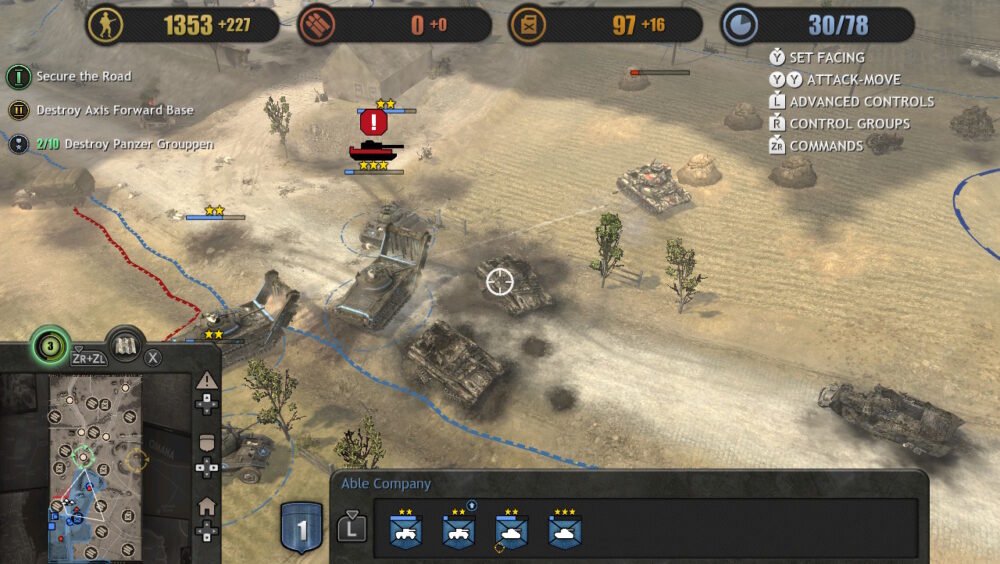Choose the three-star tank unit card
The image size is (1000, 564).
565,532
